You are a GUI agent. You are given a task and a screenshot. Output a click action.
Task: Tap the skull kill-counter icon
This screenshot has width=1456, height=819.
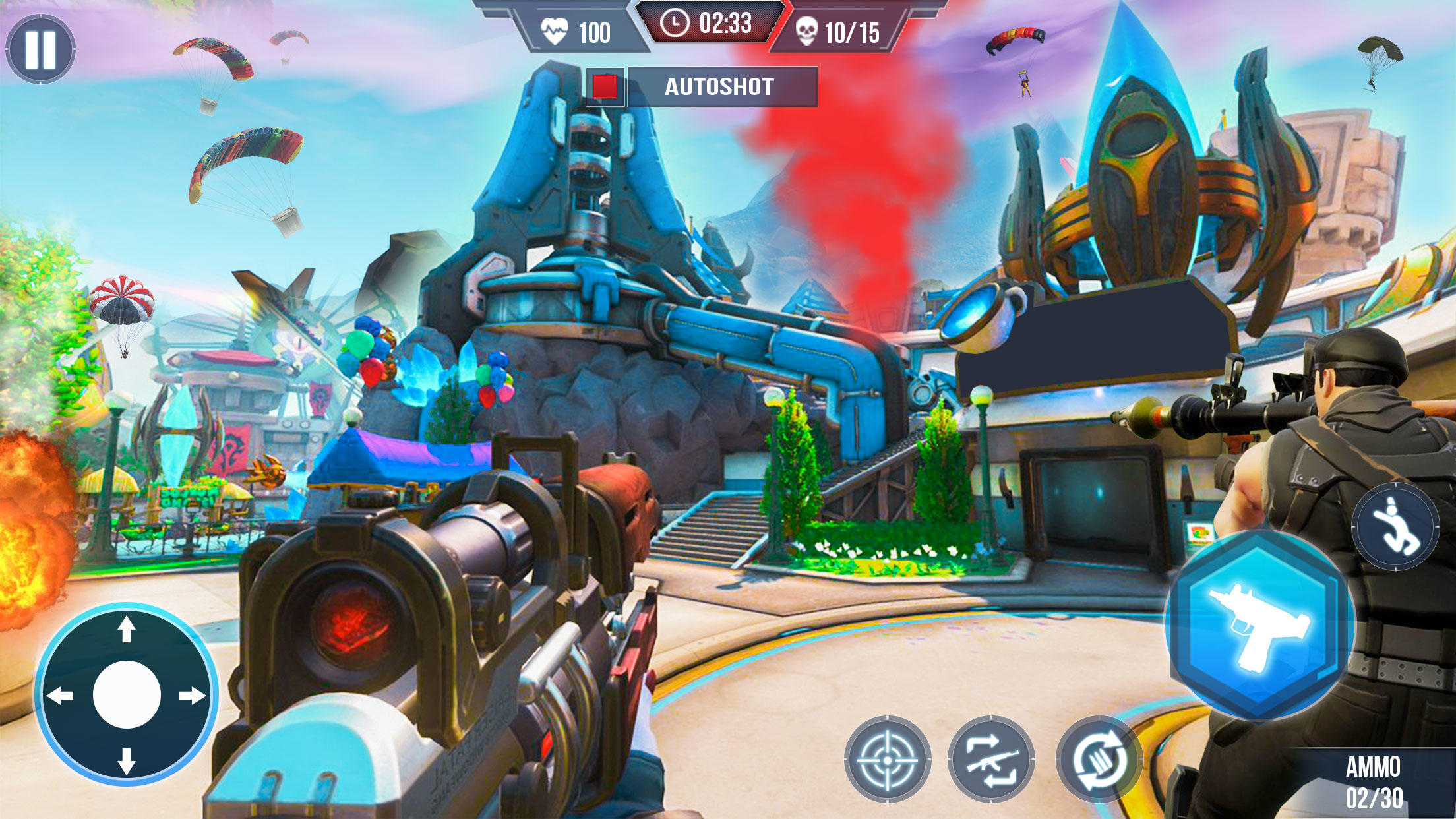pos(805,28)
